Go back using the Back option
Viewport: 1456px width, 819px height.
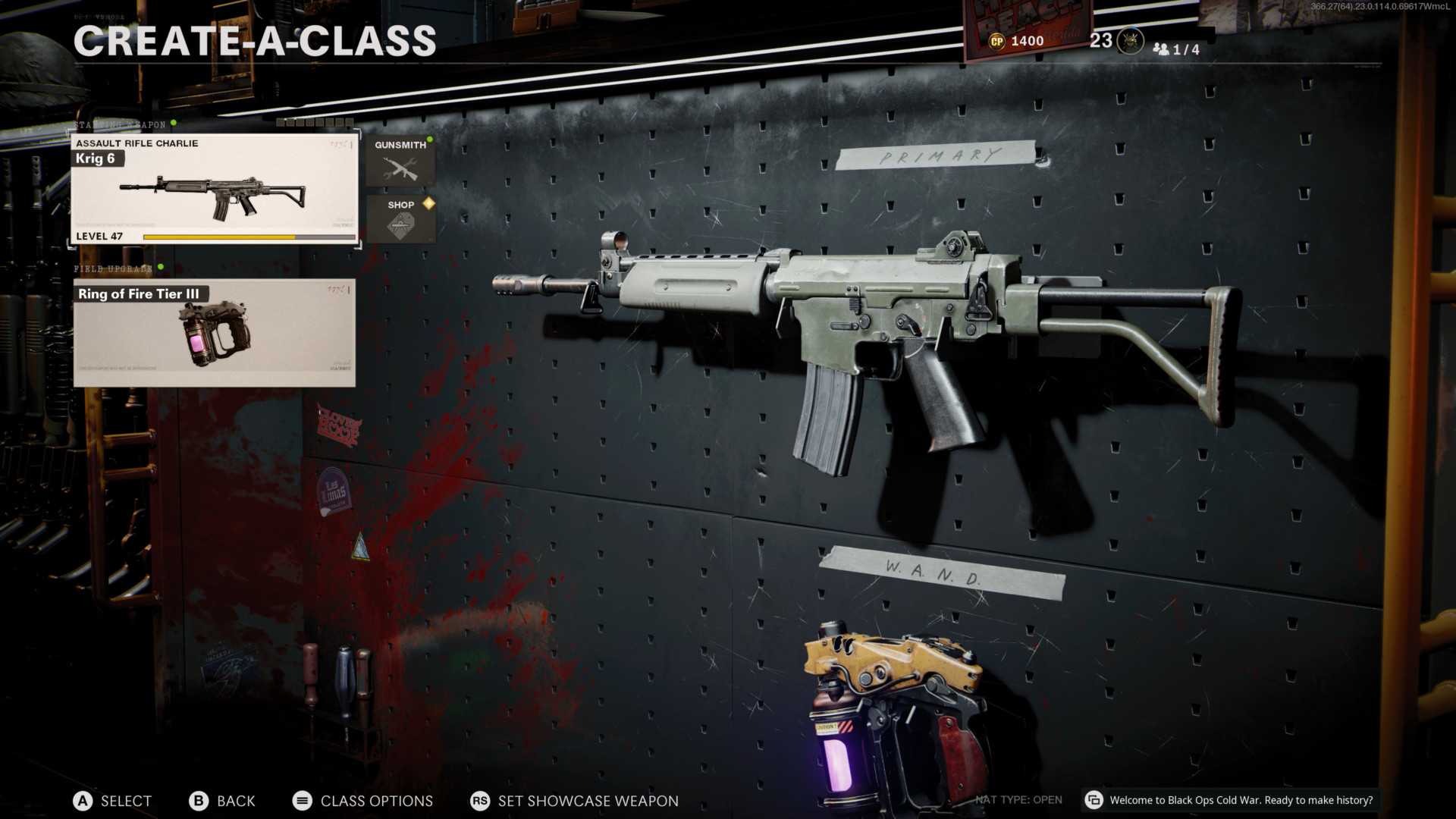pyautogui.click(x=221, y=801)
